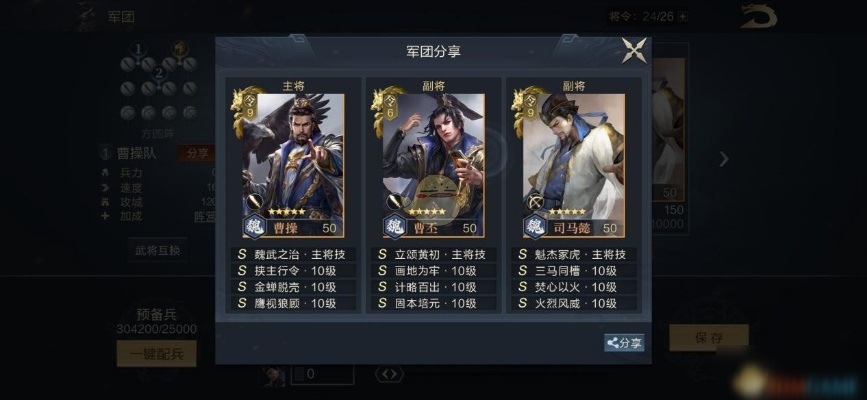Click the 一键配兵 button
Viewport: 867px width, 400px height.
[157, 353]
